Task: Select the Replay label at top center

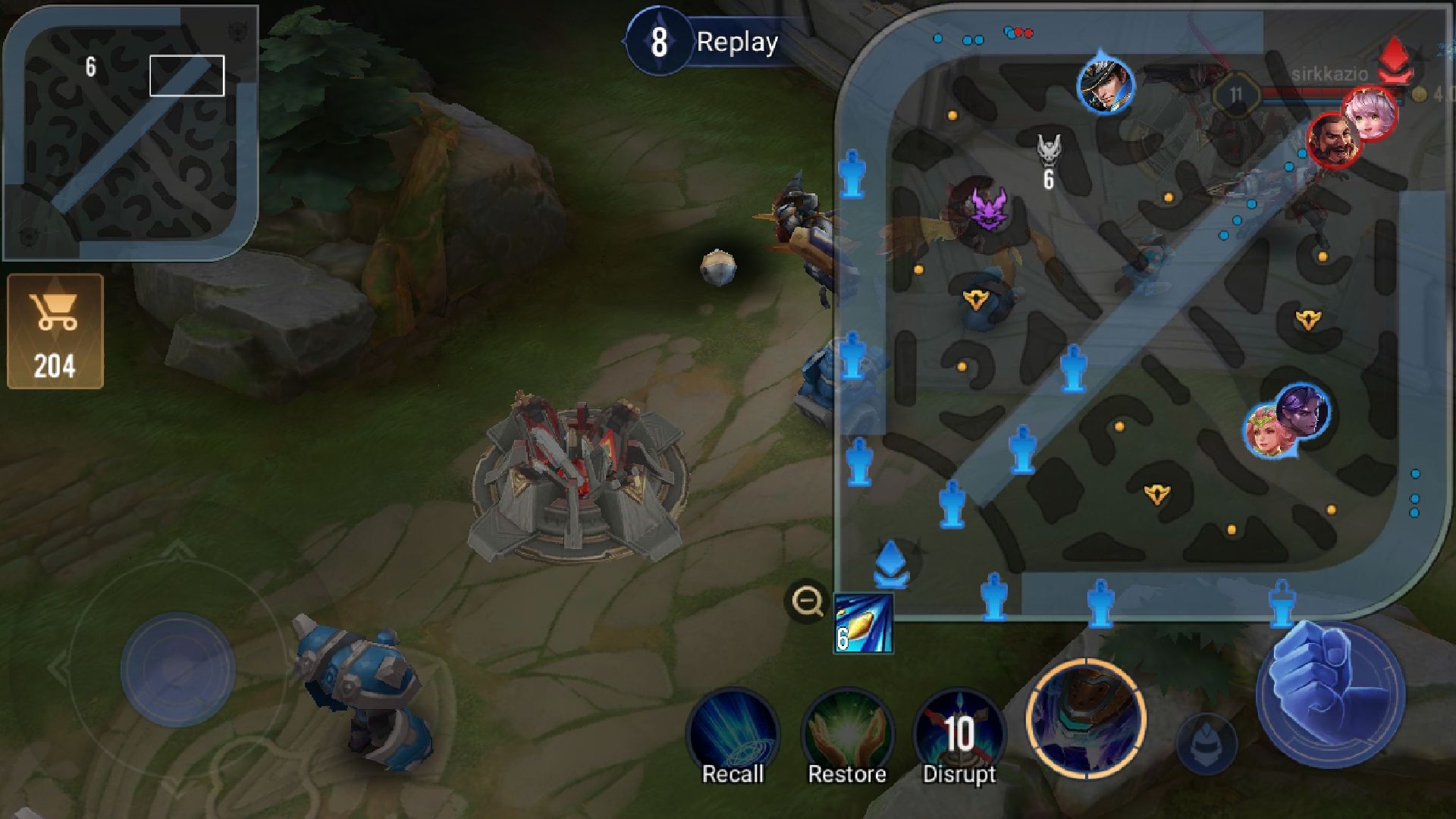Action: pos(736,42)
